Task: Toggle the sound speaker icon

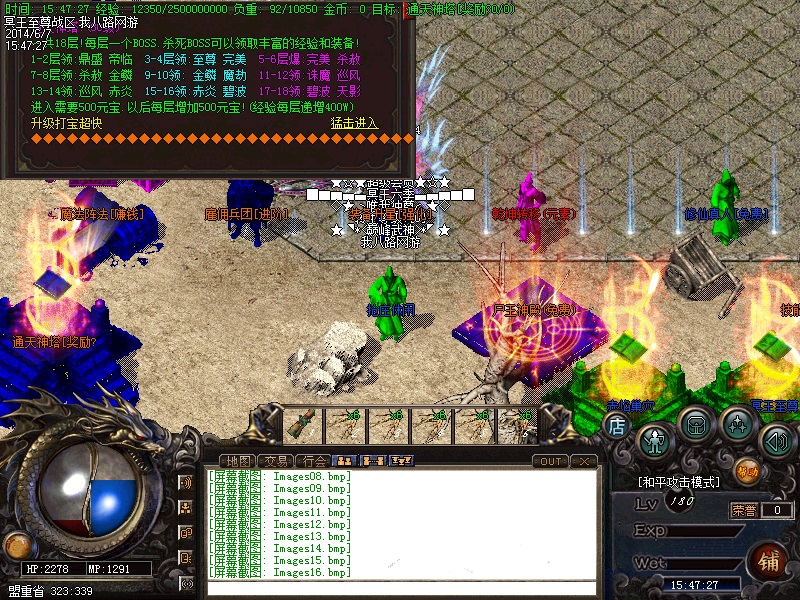Action: 776,438
